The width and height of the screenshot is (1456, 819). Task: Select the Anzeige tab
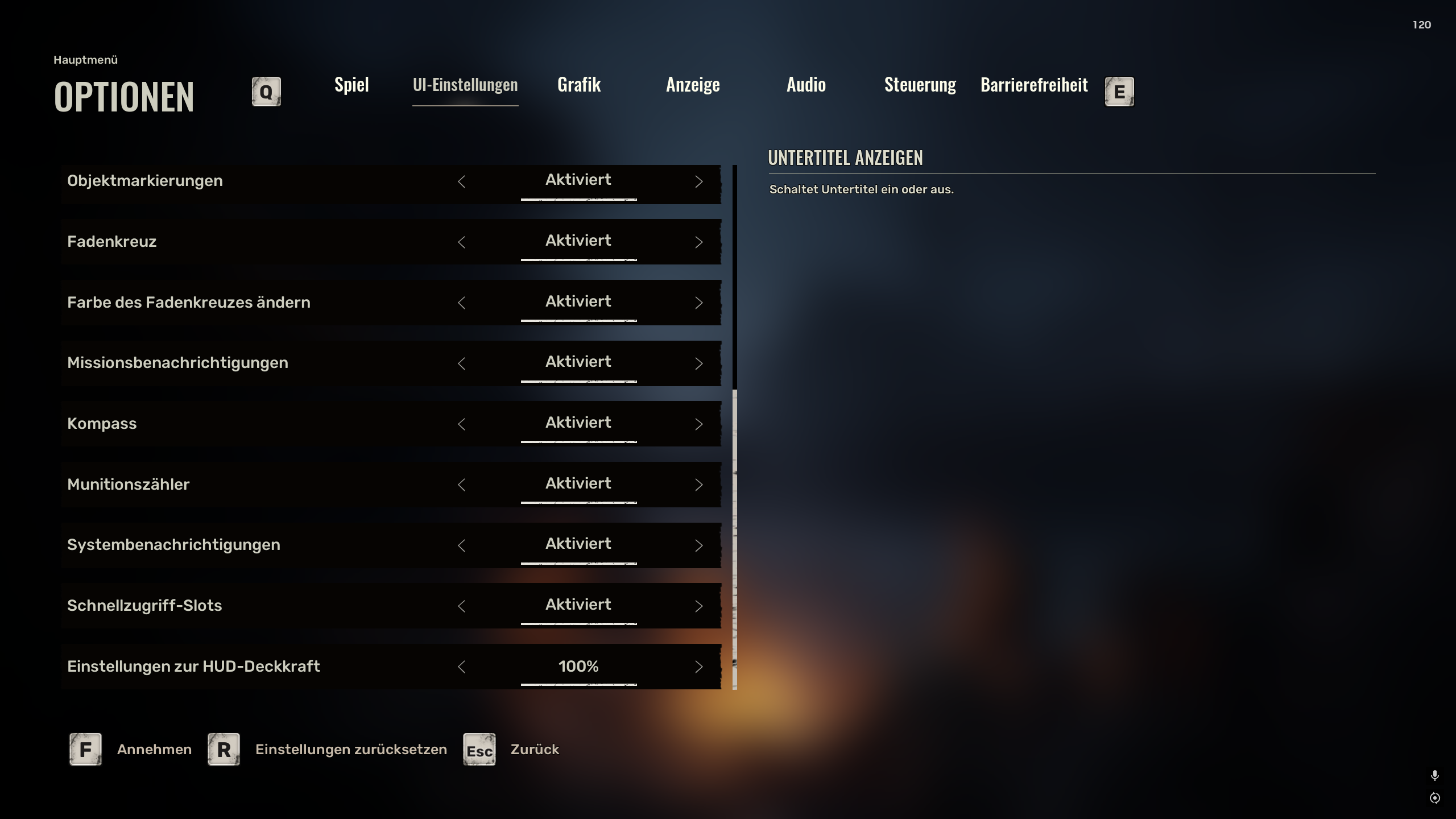693,85
